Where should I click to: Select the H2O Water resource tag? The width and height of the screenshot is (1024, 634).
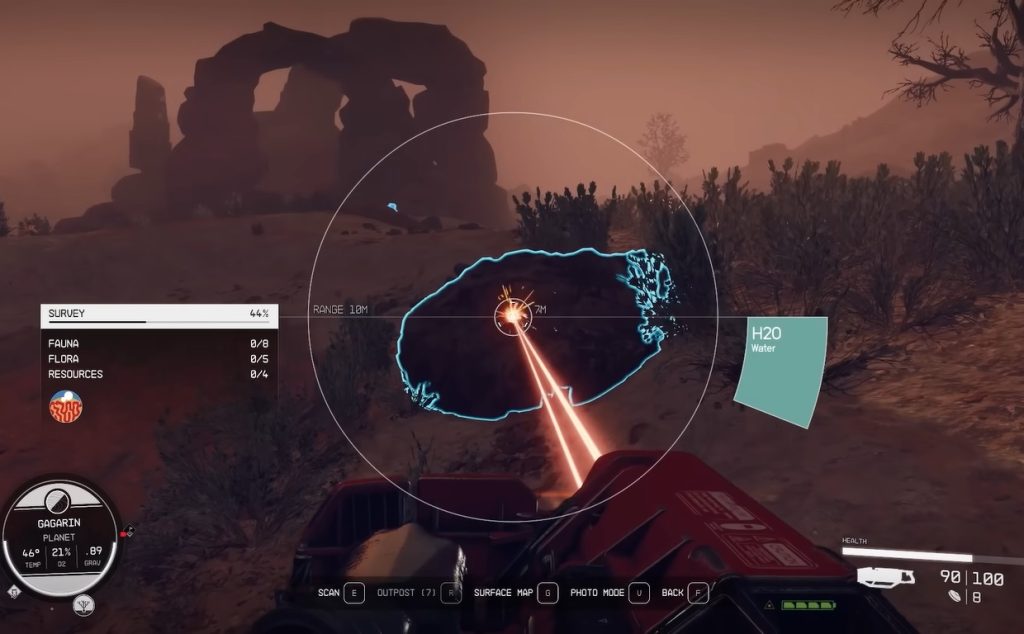[x=782, y=370]
